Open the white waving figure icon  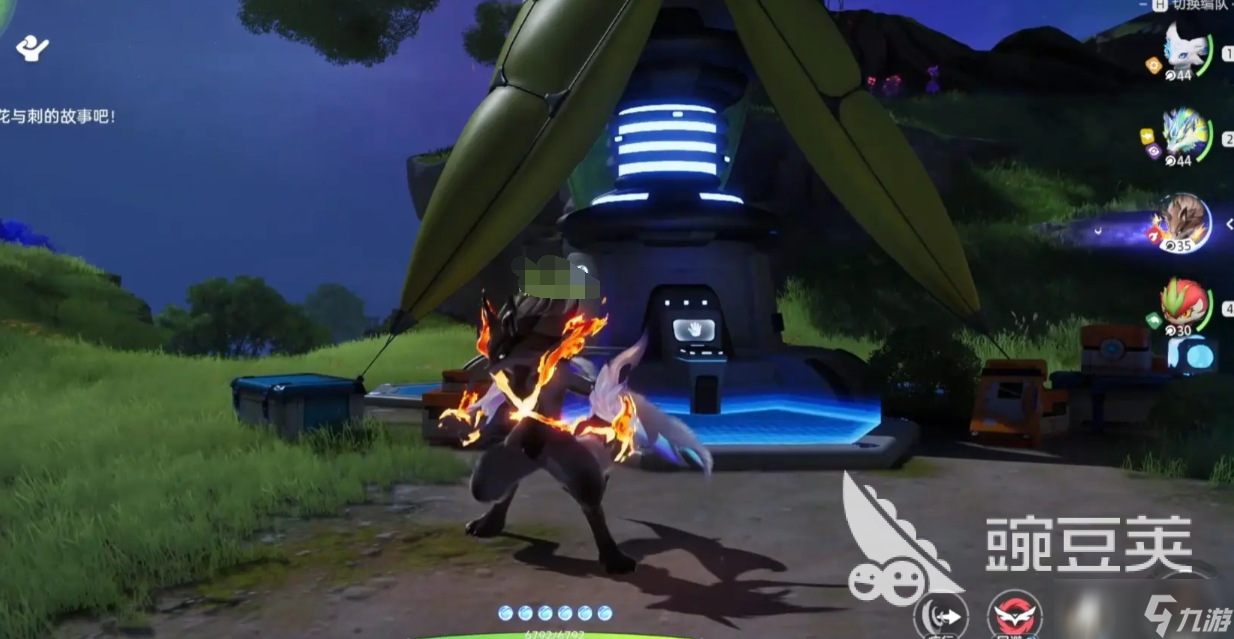(34, 47)
